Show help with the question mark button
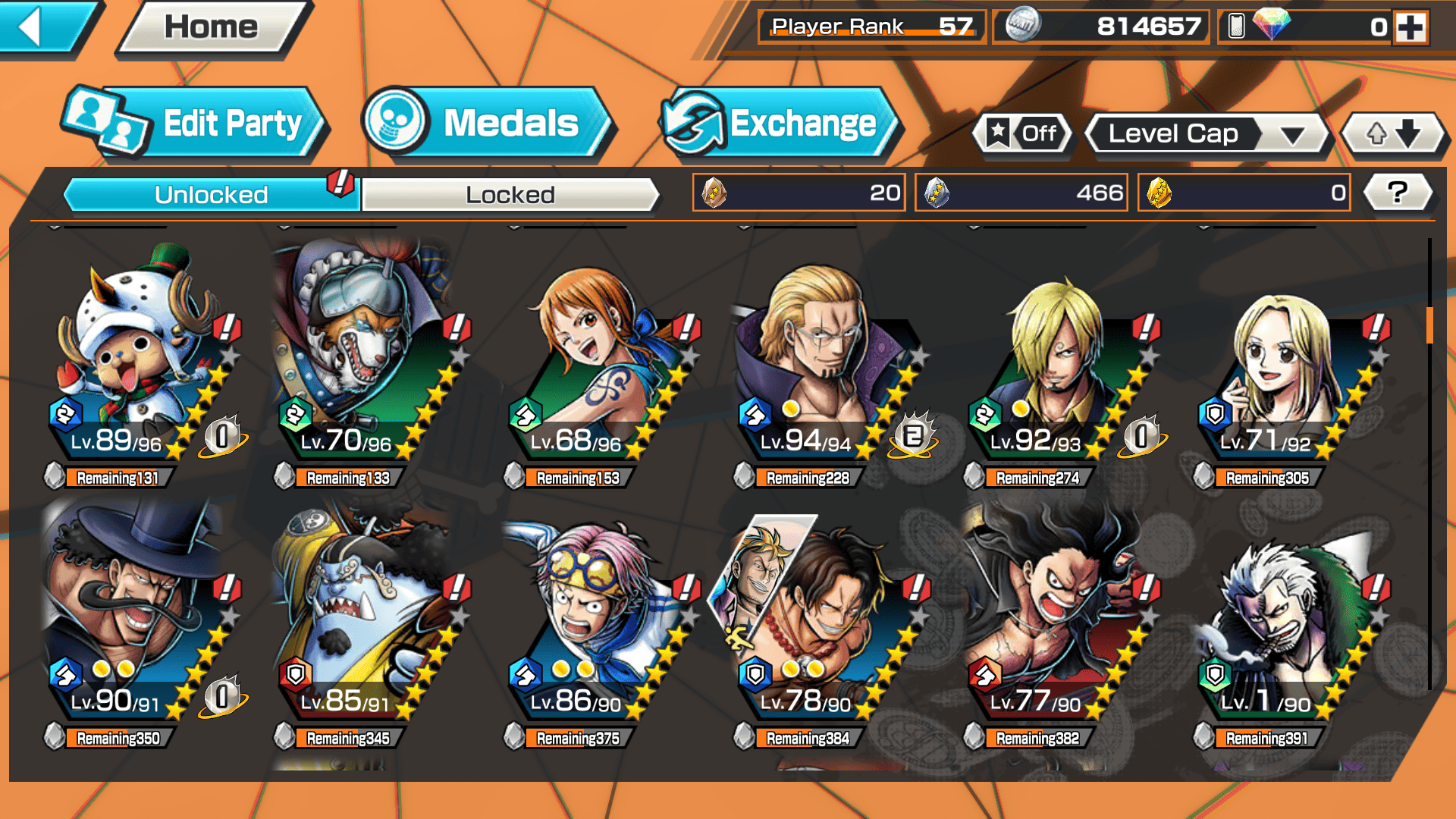1456x819 pixels. tap(1397, 193)
